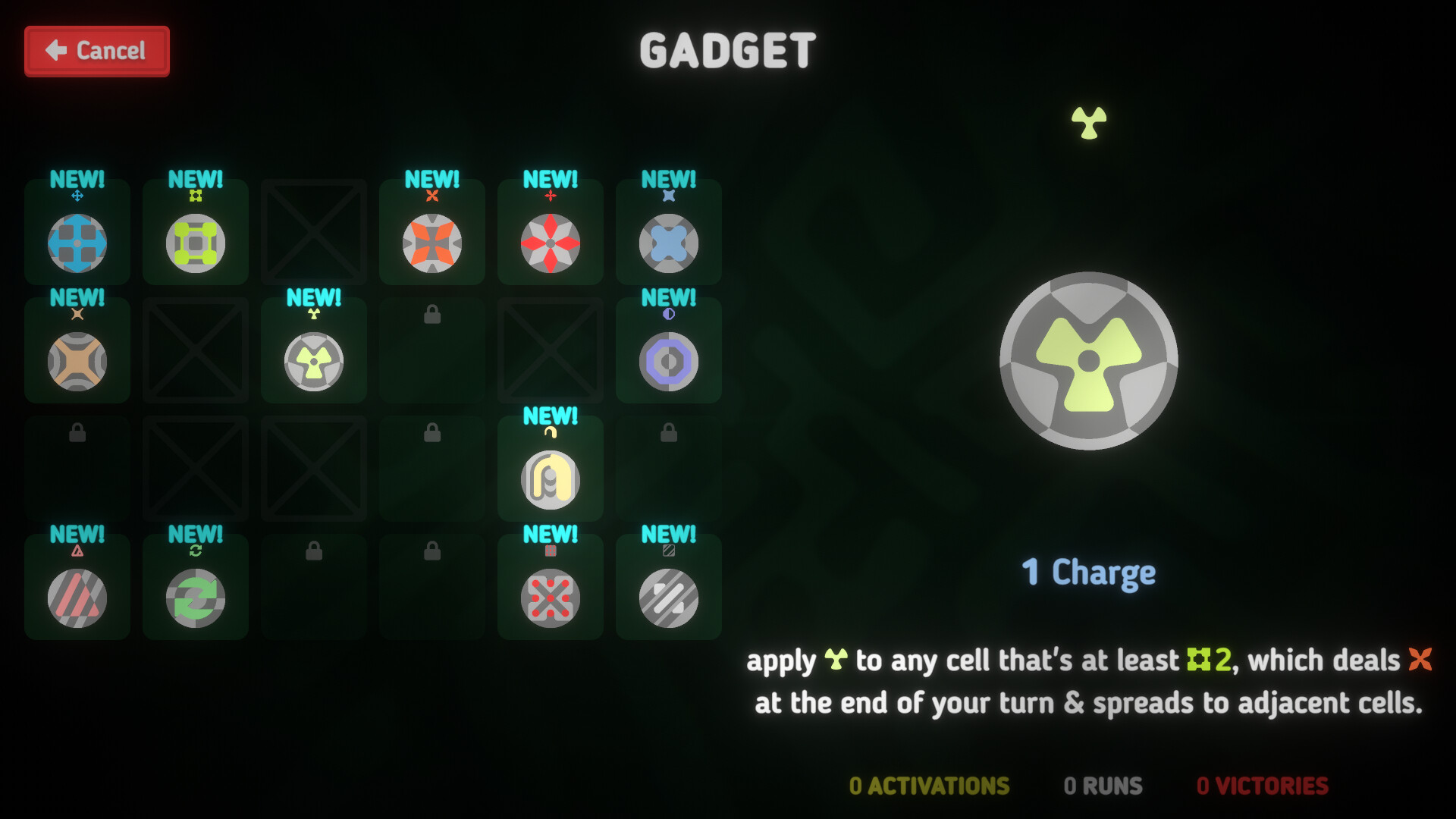Click the small radiation symbol above the preview
The width and height of the screenshot is (1456, 819).
tap(1086, 120)
